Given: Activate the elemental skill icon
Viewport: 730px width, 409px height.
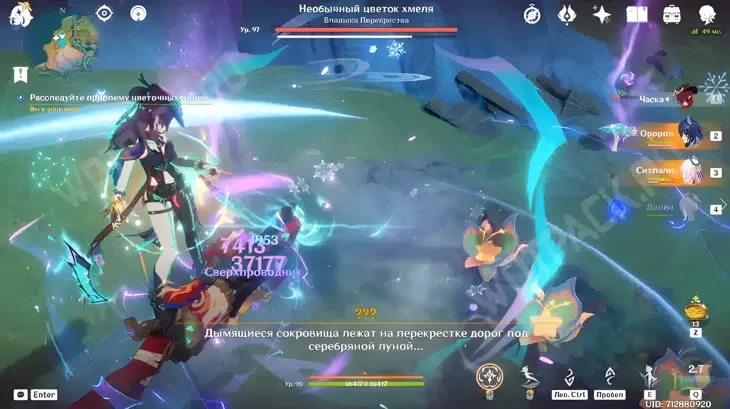Looking at the screenshot, I should pos(650,376).
